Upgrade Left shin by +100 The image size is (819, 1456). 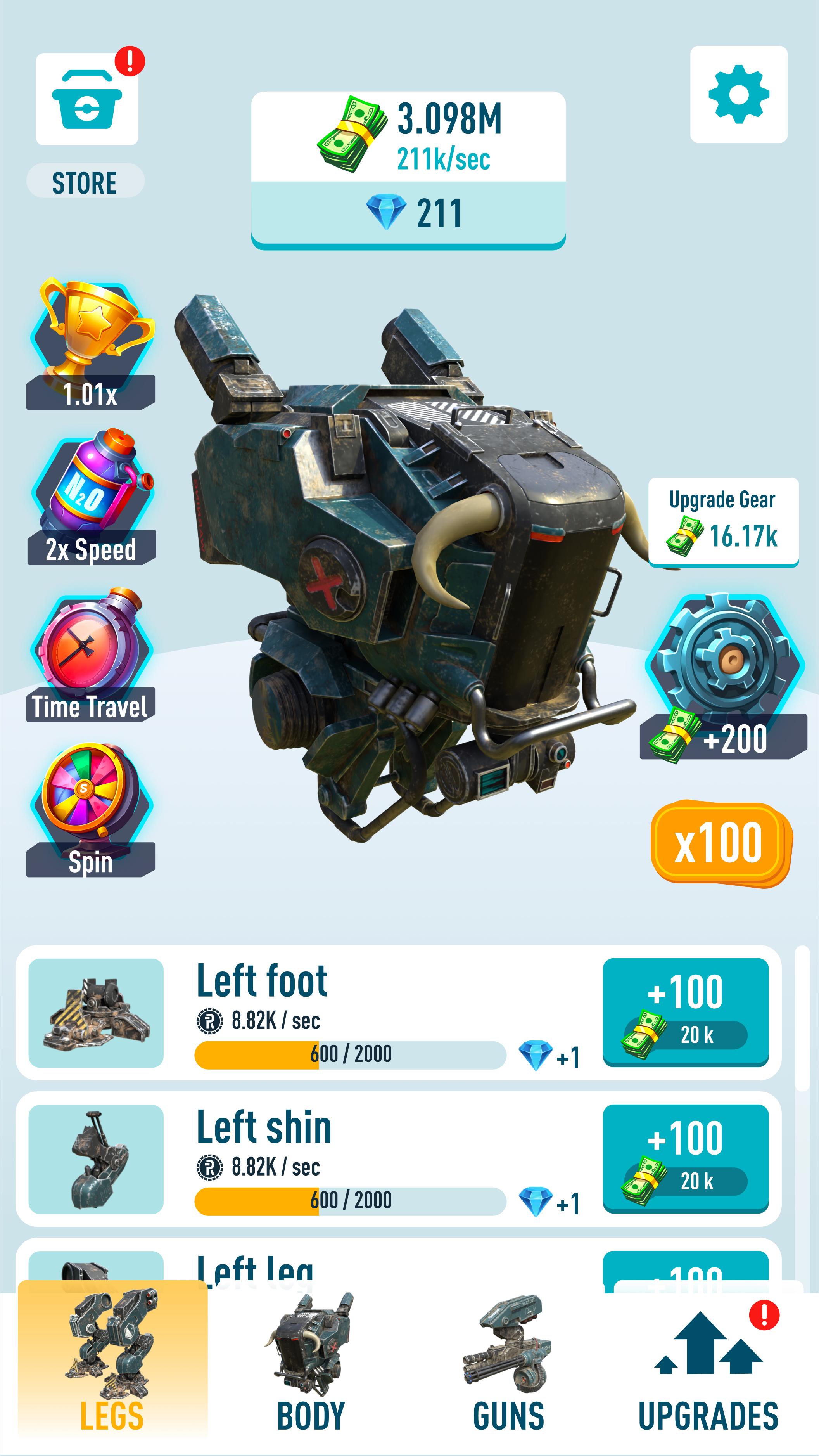click(x=685, y=1158)
